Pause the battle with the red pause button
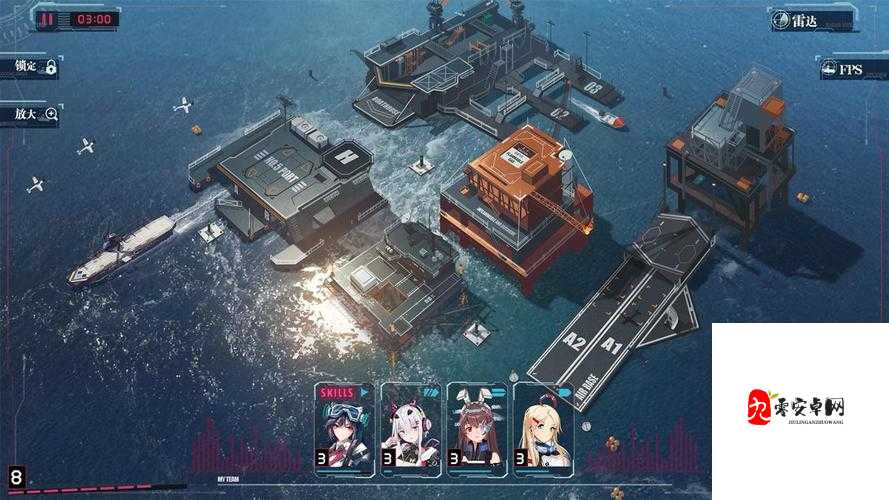 [x=47, y=18]
